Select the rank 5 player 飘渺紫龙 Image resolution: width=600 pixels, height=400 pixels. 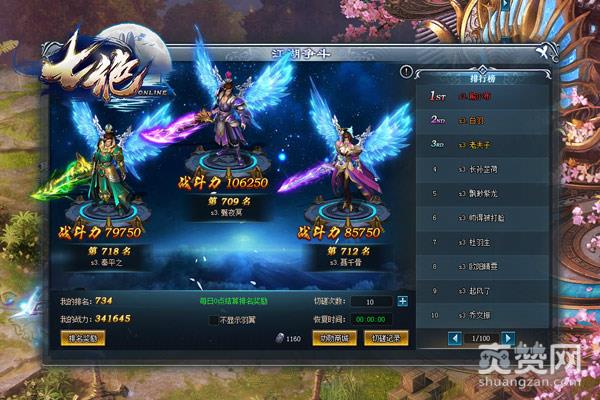482,192
